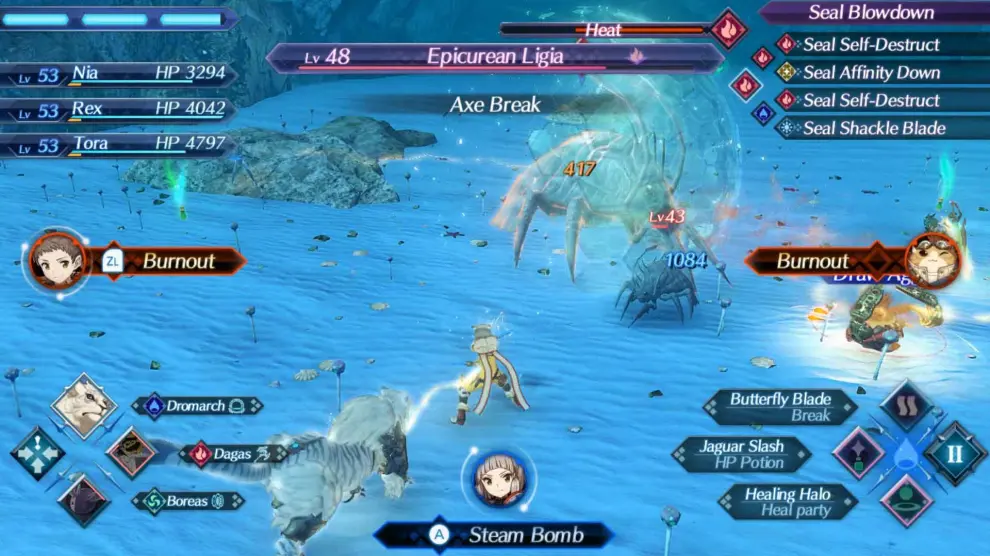Launch the Steam Bomb special
The height and width of the screenshot is (556, 990).
[494, 535]
